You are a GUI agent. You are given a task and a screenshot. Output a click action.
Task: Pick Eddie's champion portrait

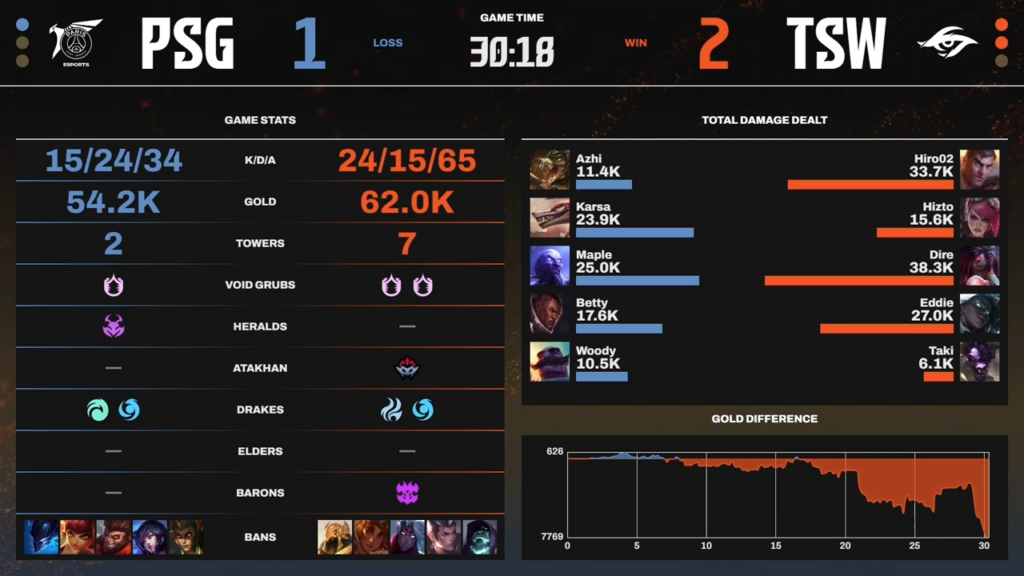click(979, 313)
